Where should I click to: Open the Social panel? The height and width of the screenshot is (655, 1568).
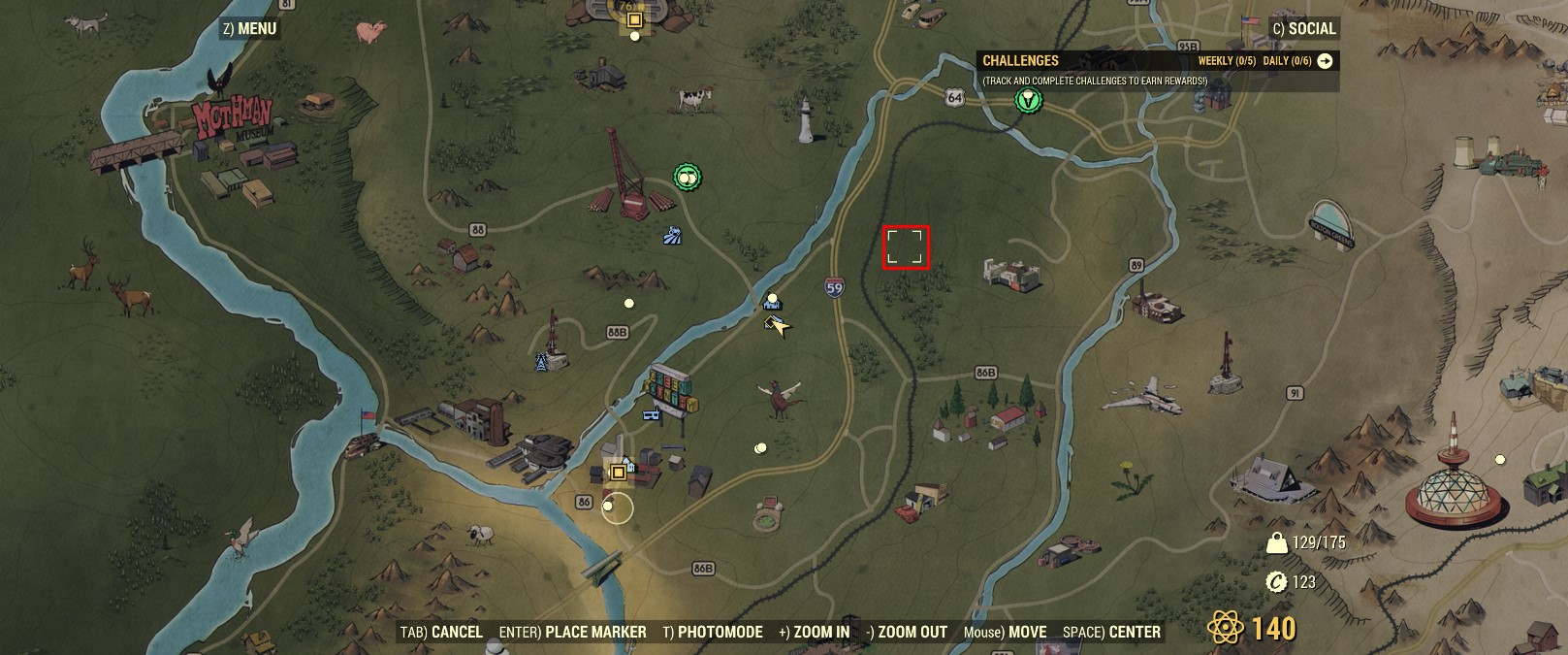[1303, 29]
